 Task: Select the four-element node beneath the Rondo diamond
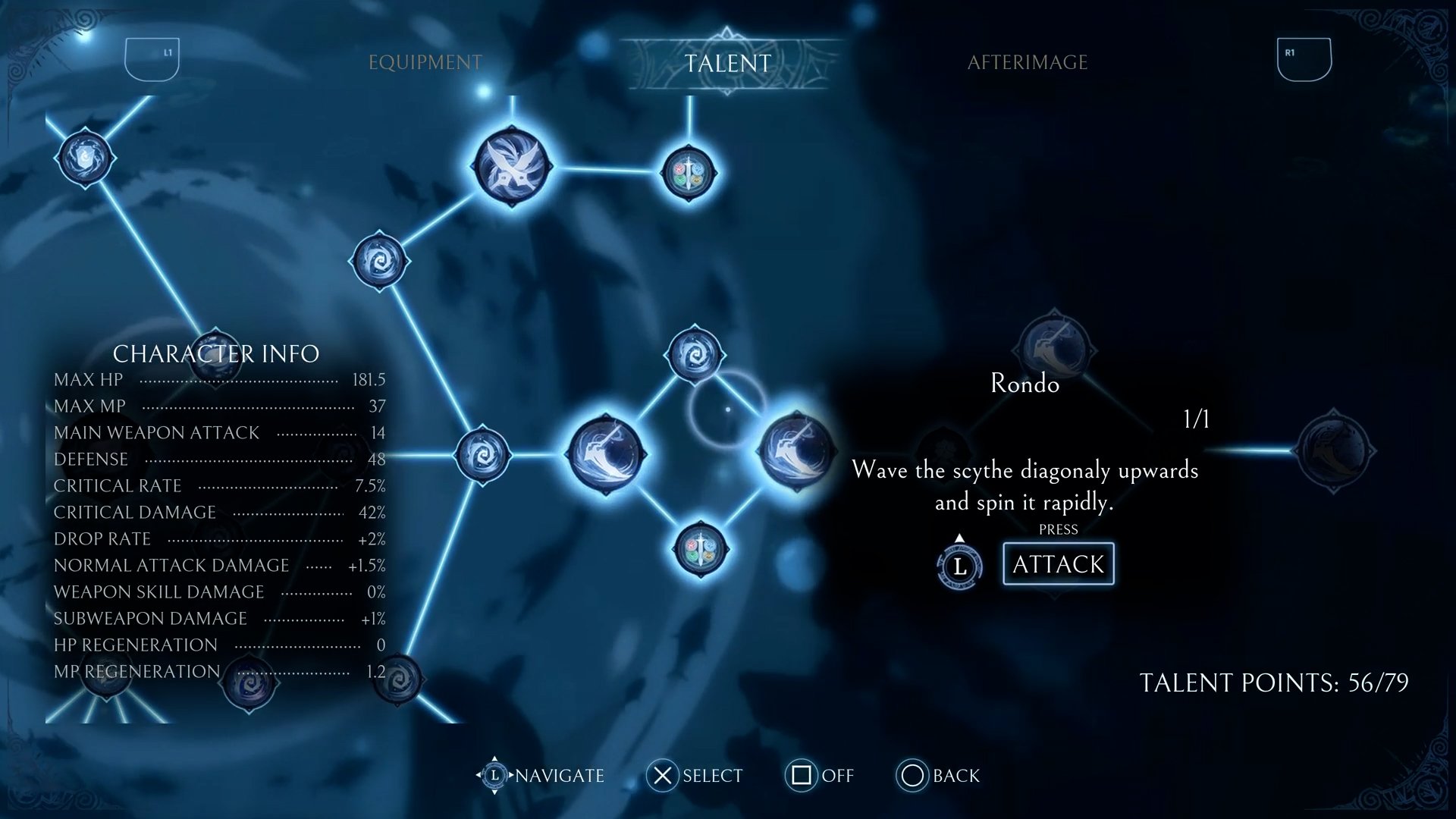(700, 549)
